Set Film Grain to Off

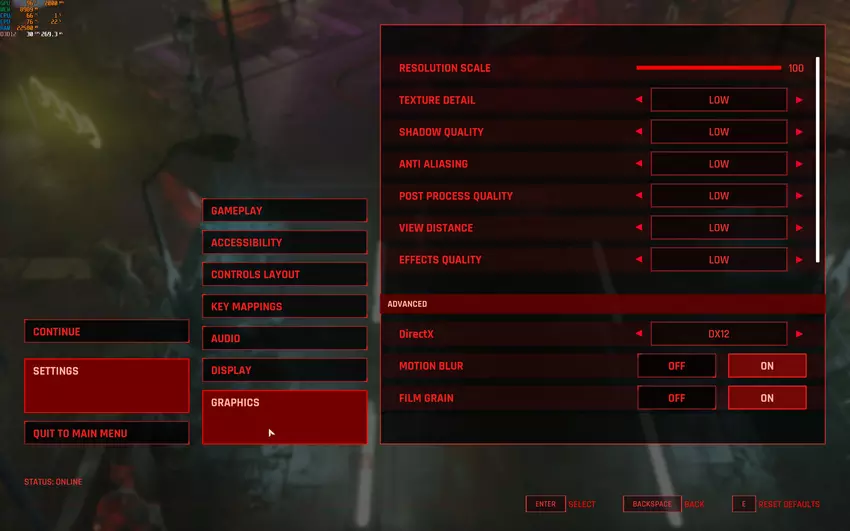coord(676,398)
